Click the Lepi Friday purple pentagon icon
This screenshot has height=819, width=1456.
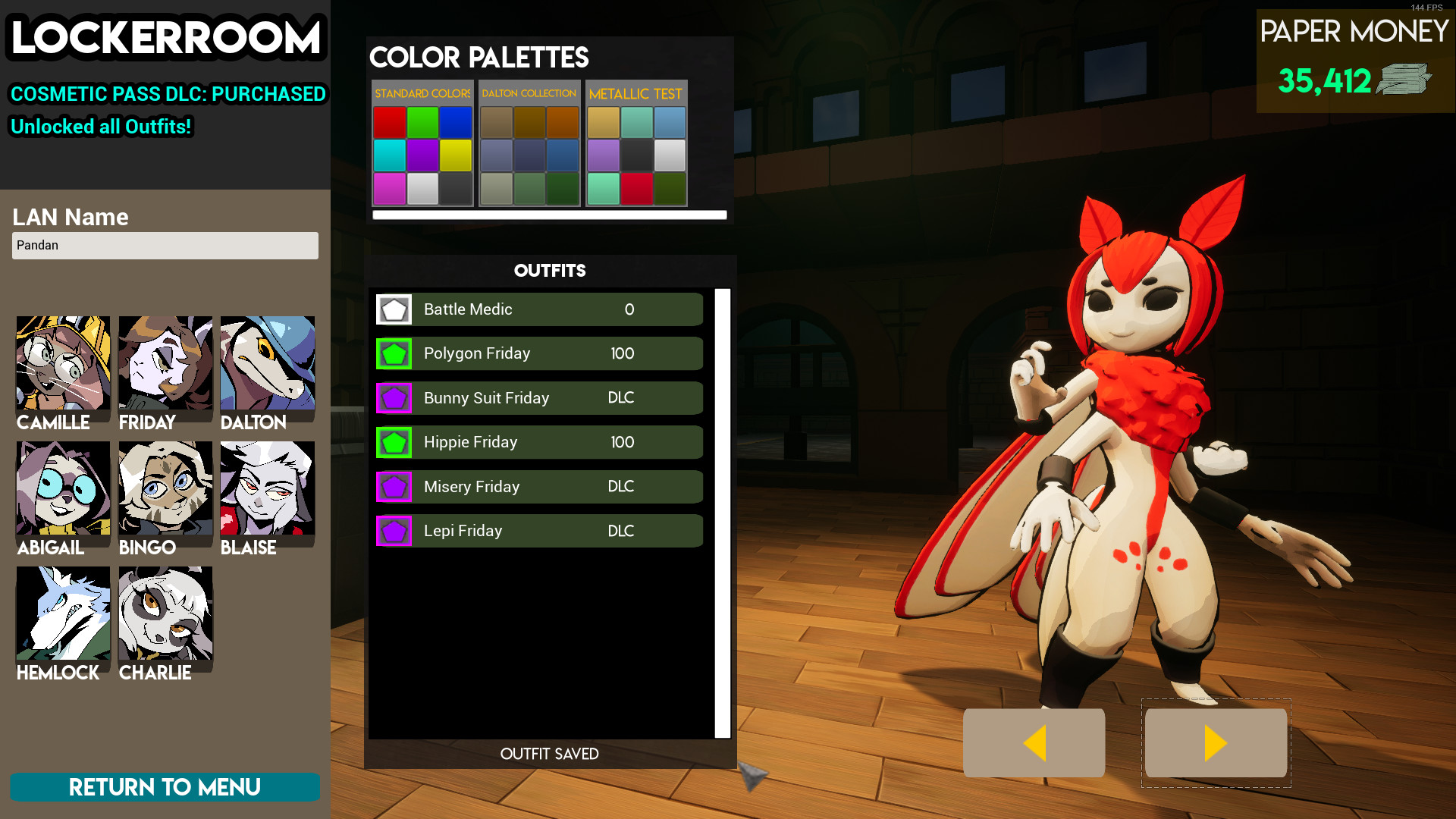tap(394, 530)
